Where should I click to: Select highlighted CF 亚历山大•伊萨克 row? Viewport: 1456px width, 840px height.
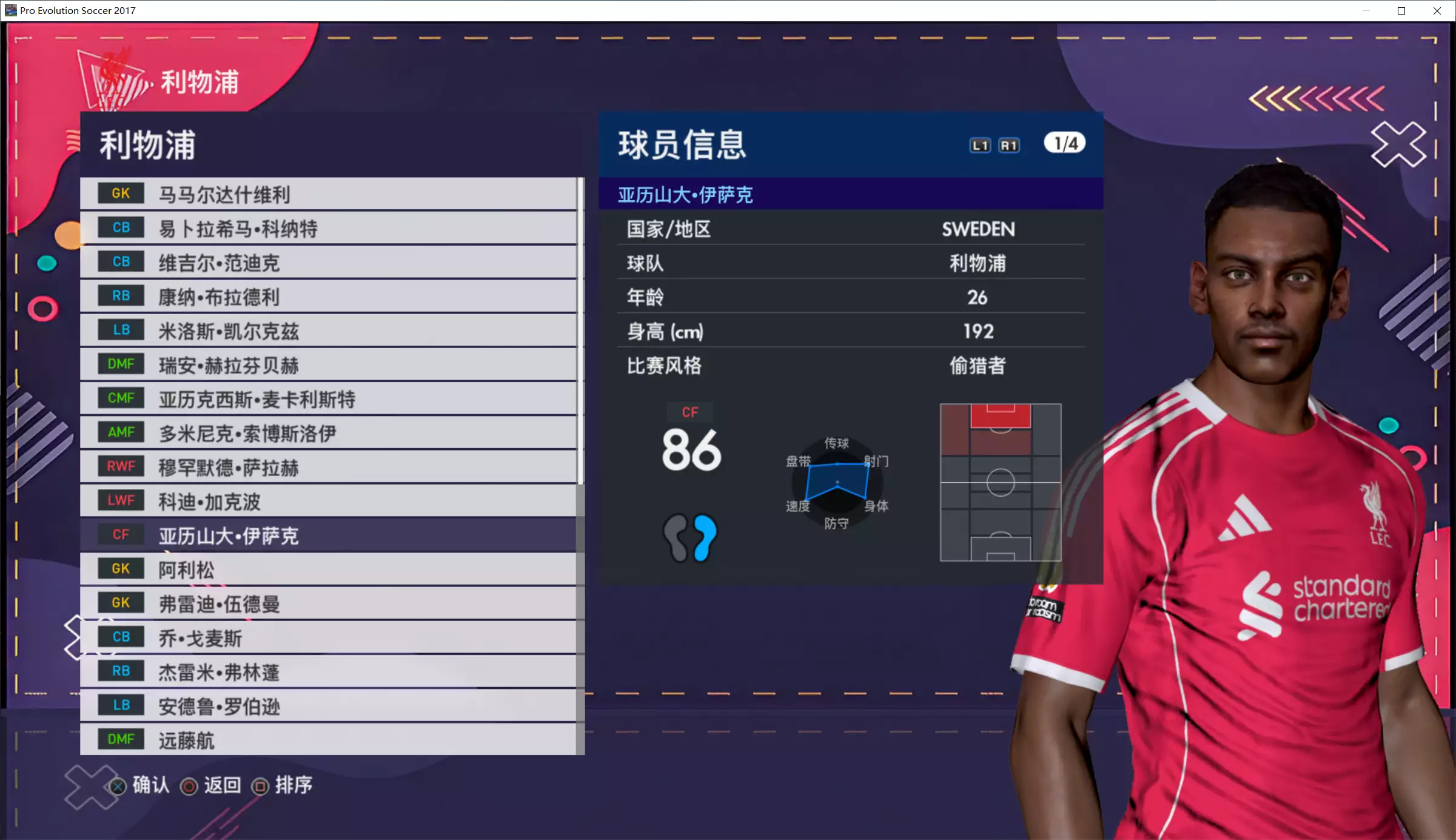point(327,535)
